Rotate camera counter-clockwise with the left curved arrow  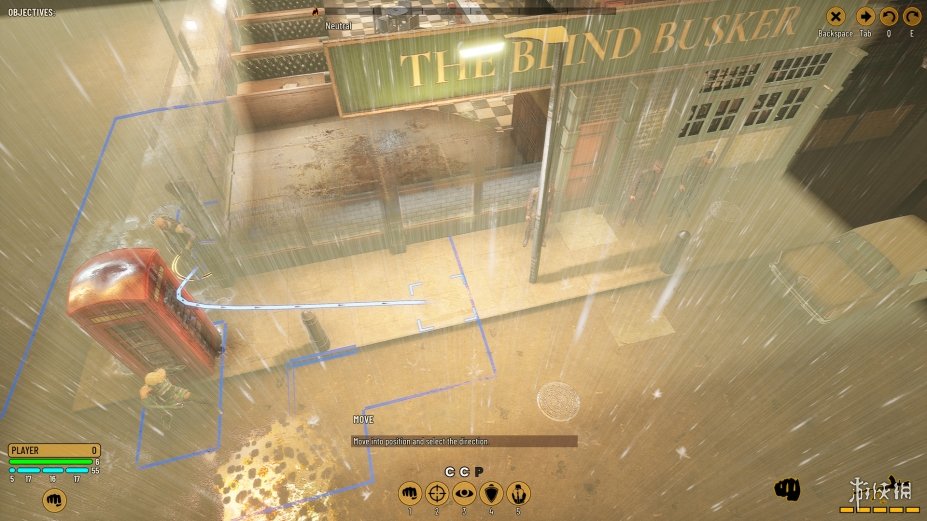(889, 16)
